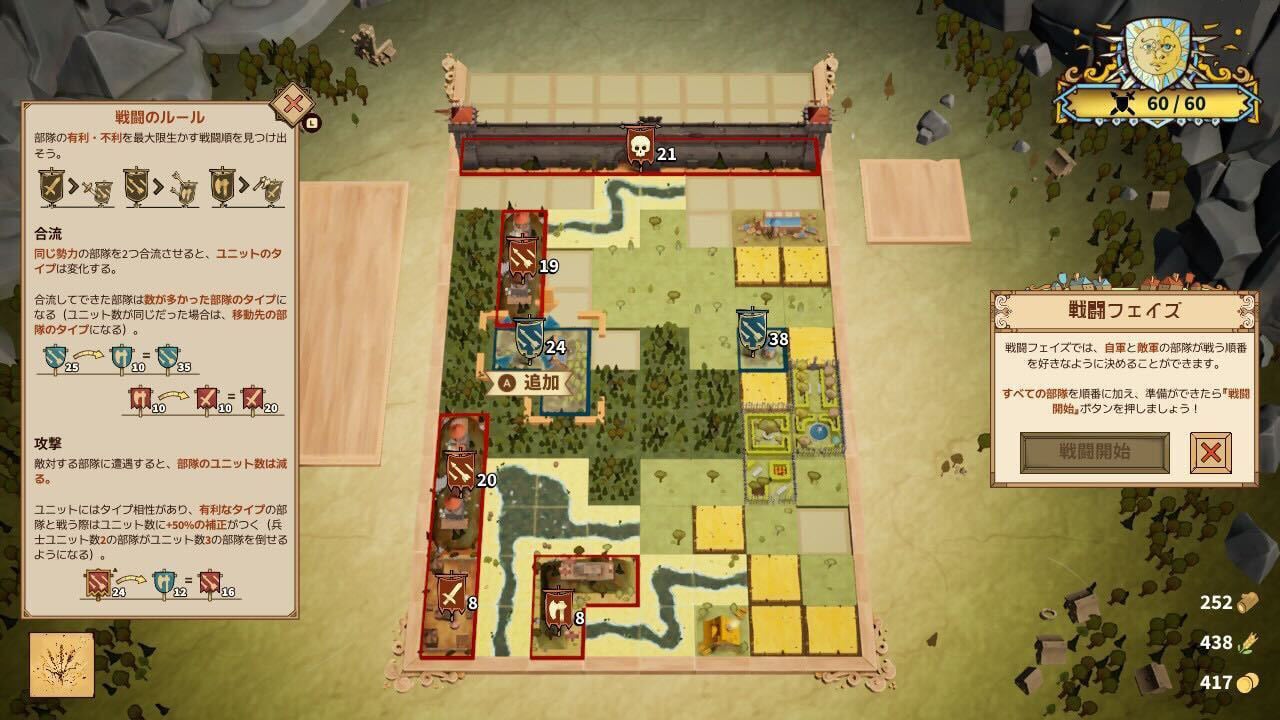Click the 追加 add label
Viewport: 1280px width, 720px height.
(529, 382)
